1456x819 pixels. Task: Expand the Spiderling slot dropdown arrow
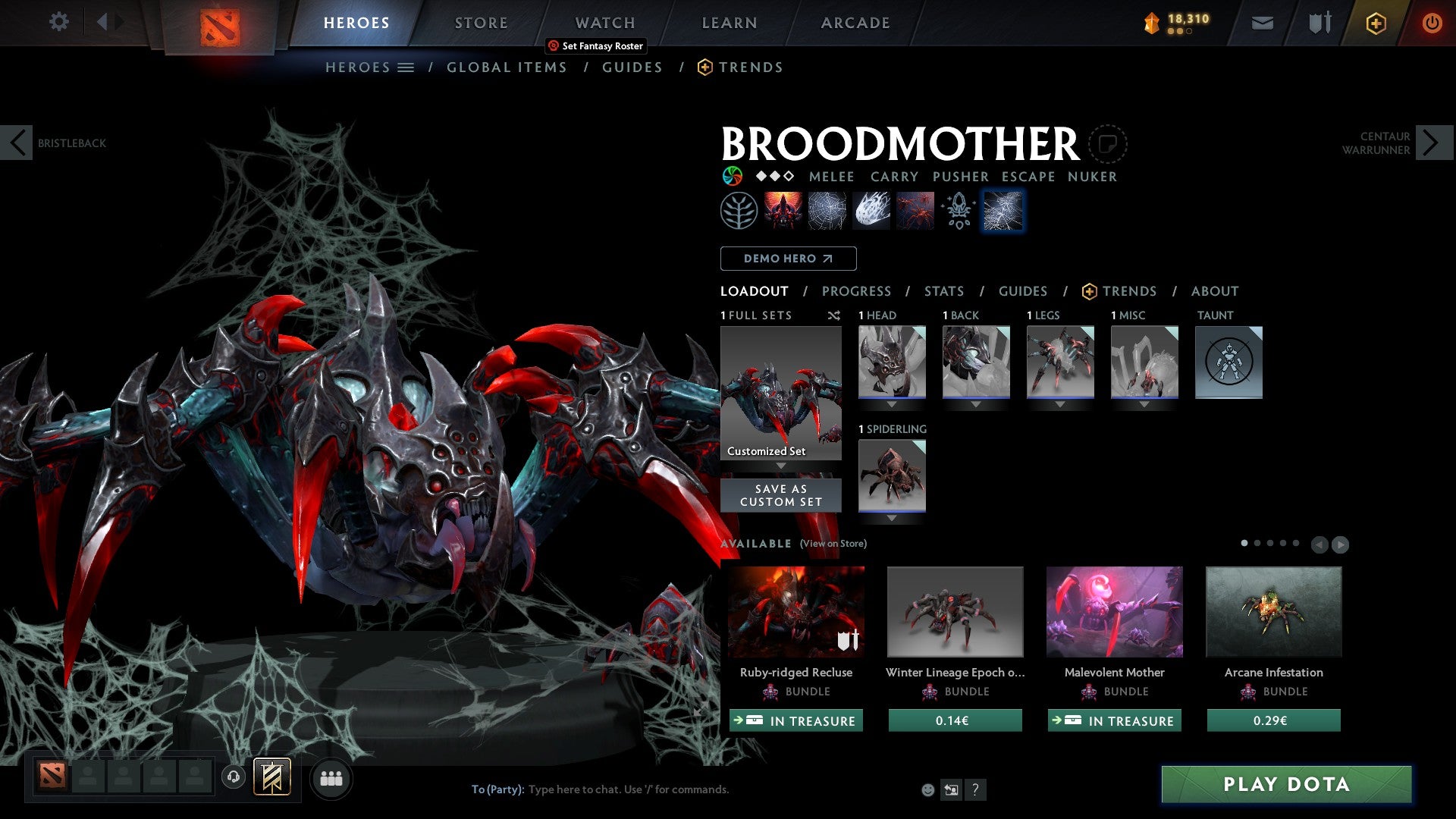891,517
